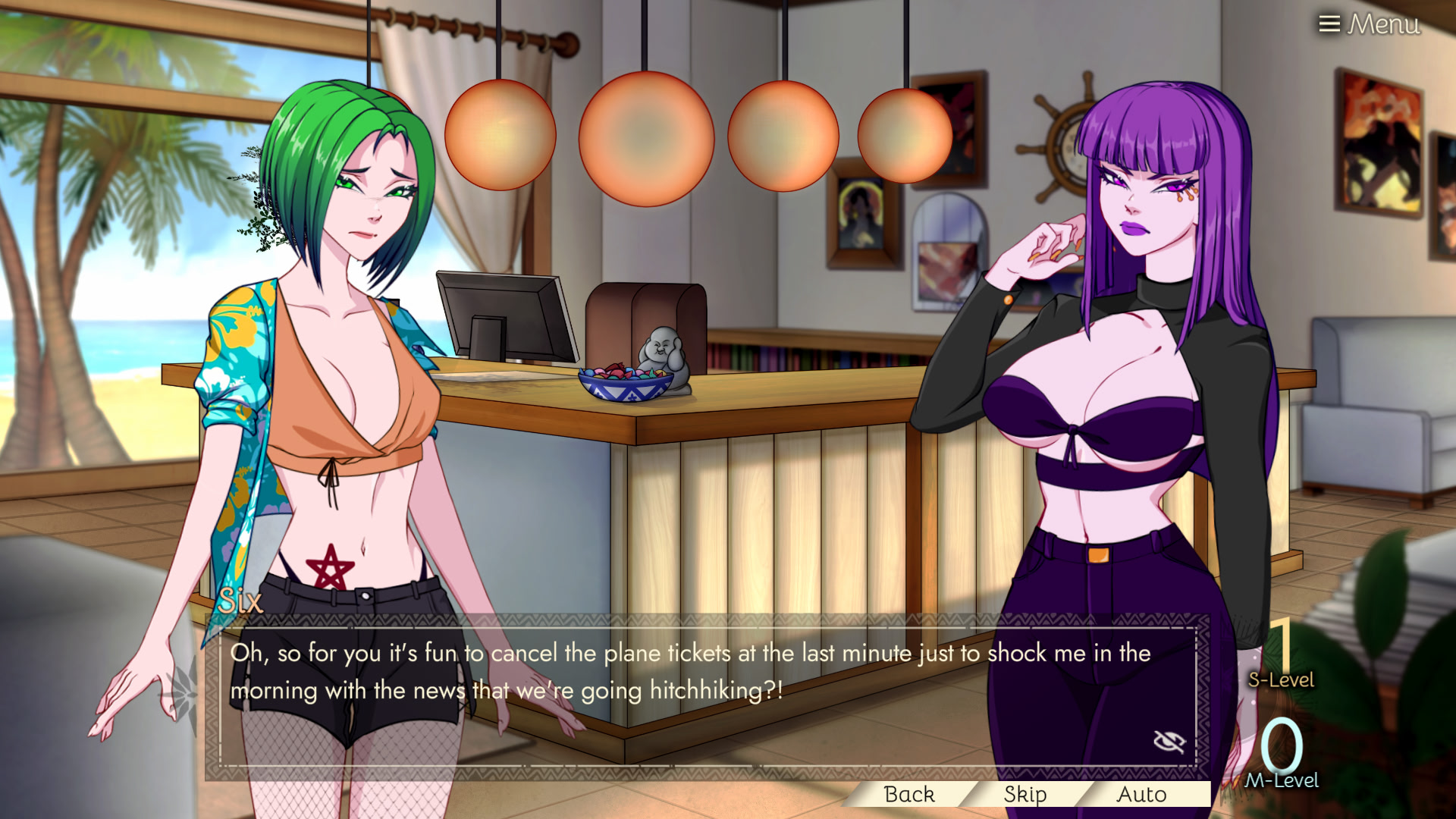
Task: Skip through the dialogue
Action: point(1025,794)
